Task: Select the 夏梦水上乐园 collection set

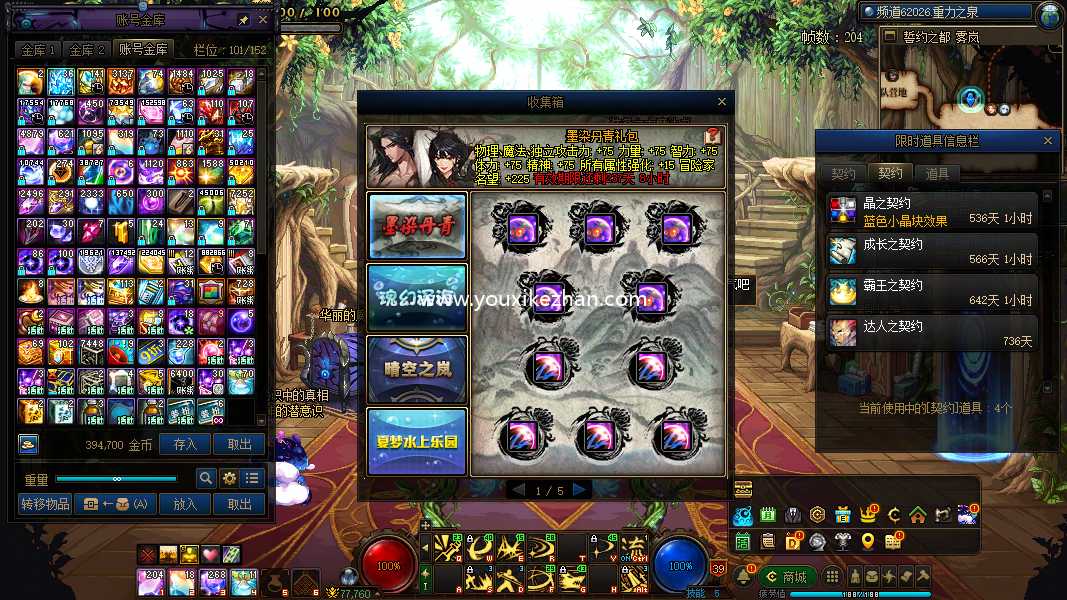Action: tap(417, 441)
